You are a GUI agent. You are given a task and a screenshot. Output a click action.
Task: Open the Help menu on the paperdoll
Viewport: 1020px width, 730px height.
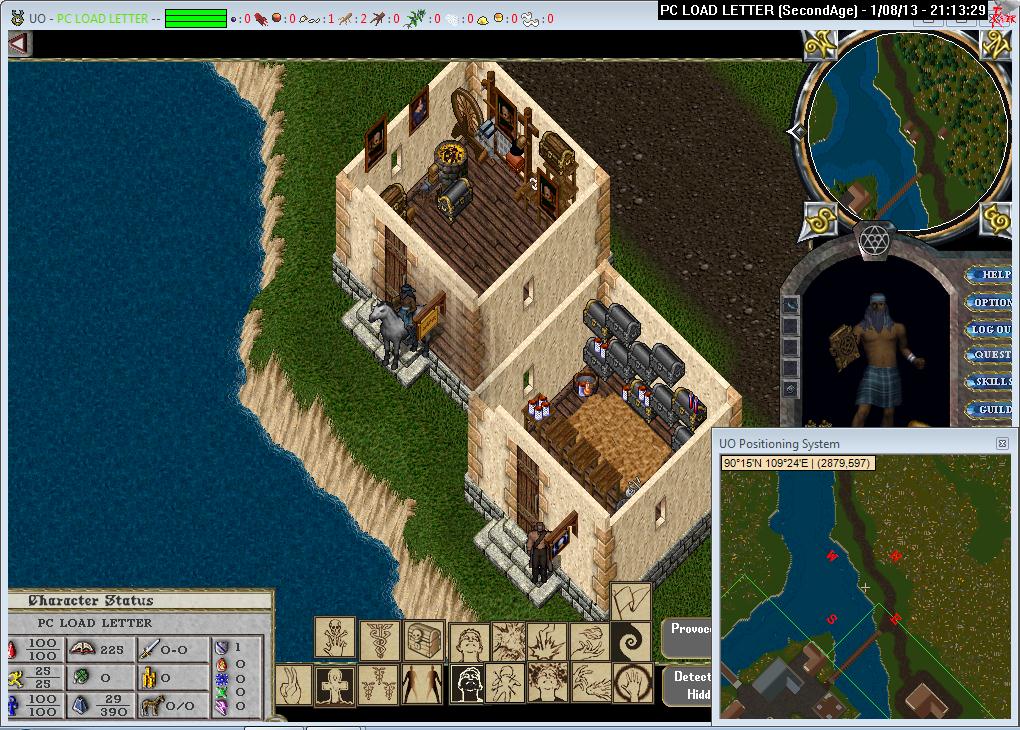(990, 275)
